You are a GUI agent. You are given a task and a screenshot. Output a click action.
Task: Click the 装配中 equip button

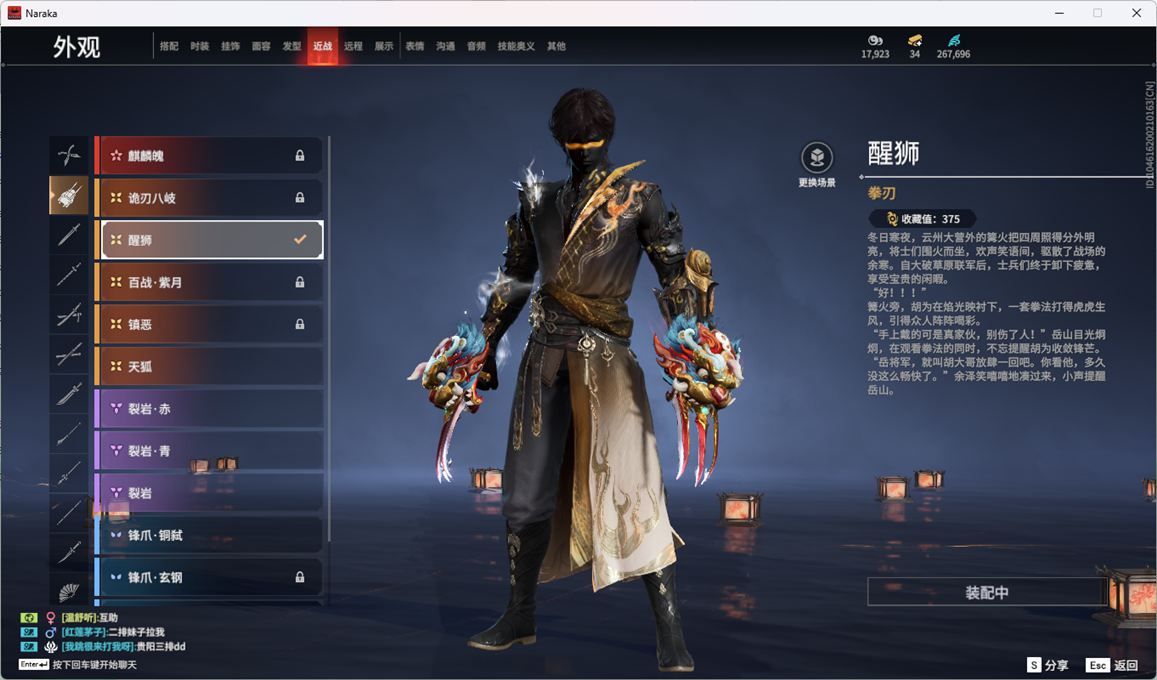tap(986, 592)
